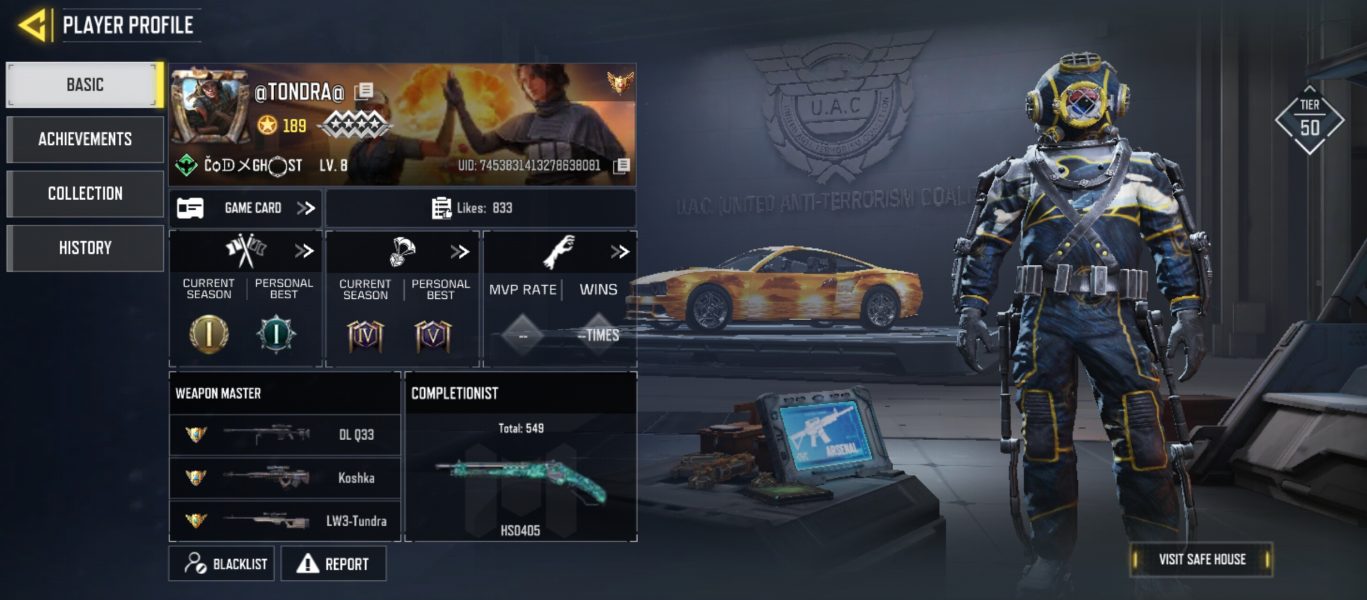This screenshot has width=1367, height=600.
Task: Like this player via Likes button
Action: click(481, 208)
